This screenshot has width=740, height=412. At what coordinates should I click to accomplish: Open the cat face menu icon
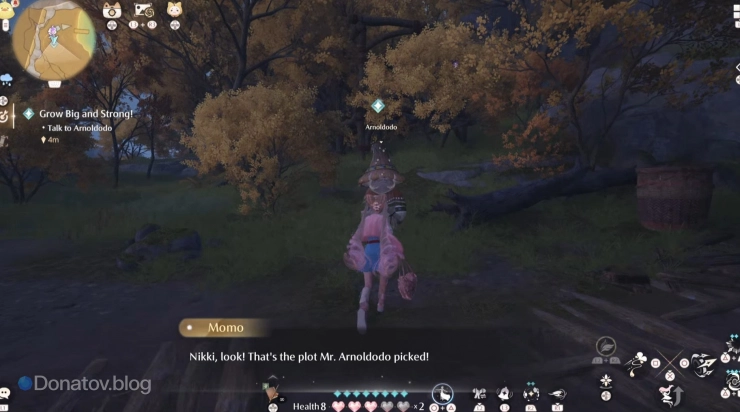pyautogui.click(x=112, y=11)
